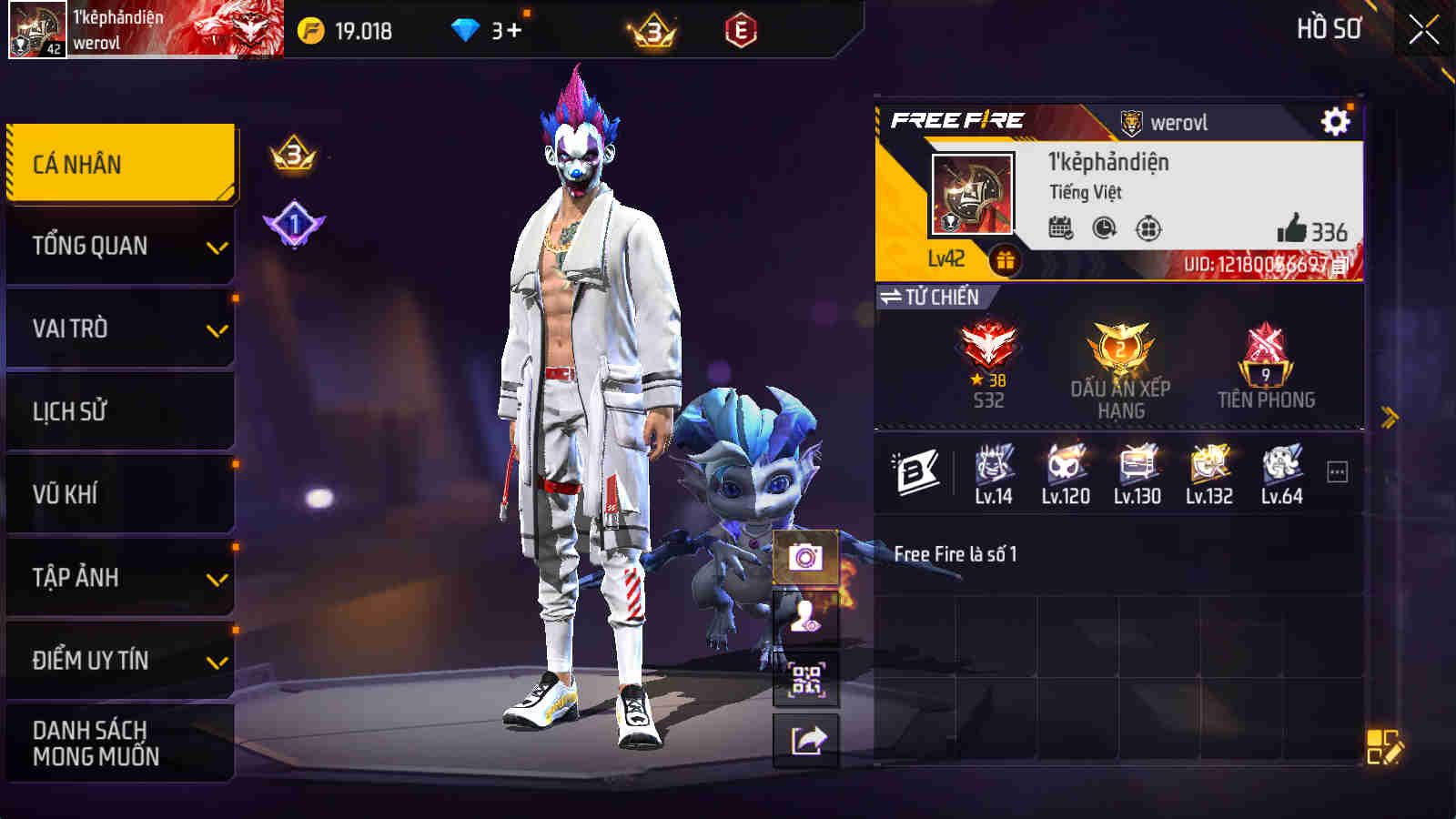Viewport: 1456px width, 819px height.
Task: Switch to the Lịch Sử tab
Action: 118,411
